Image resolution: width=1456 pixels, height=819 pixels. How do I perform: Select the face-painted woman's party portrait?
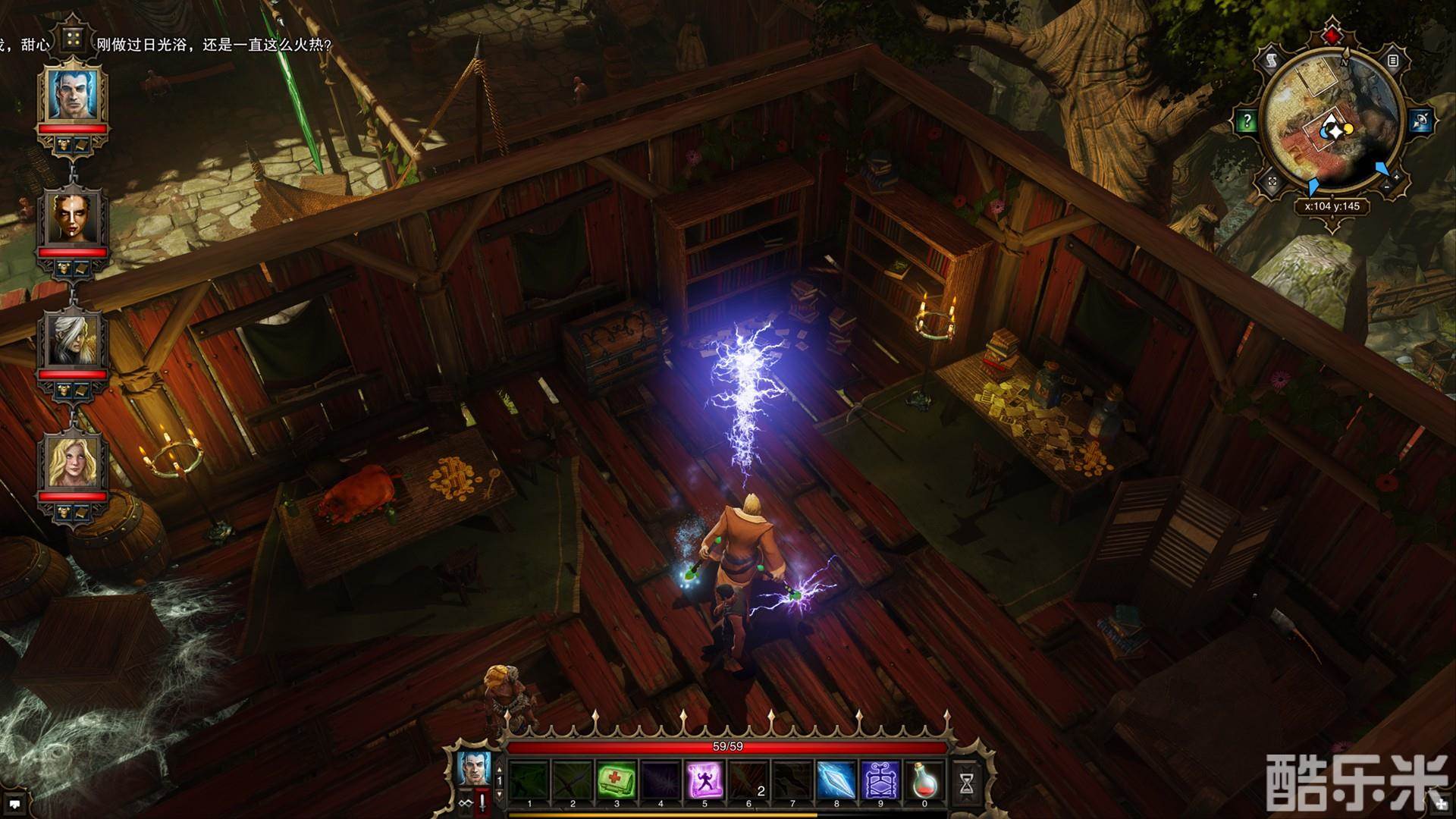point(75,218)
